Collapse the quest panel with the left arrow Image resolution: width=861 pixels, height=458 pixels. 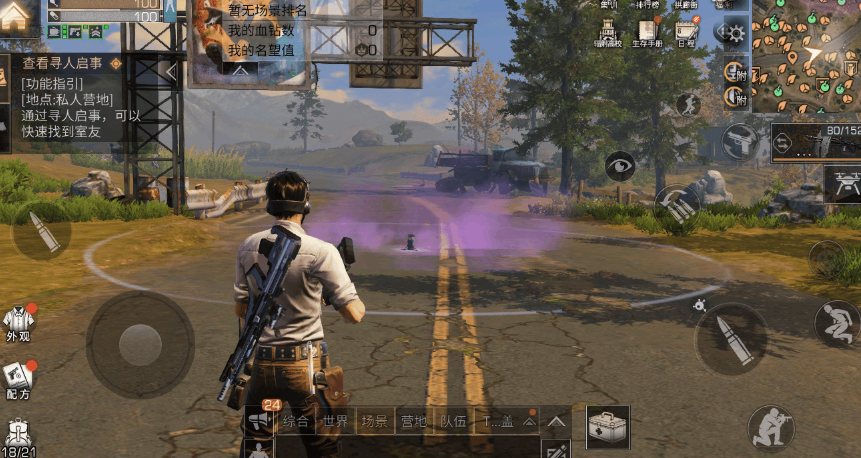171,72
